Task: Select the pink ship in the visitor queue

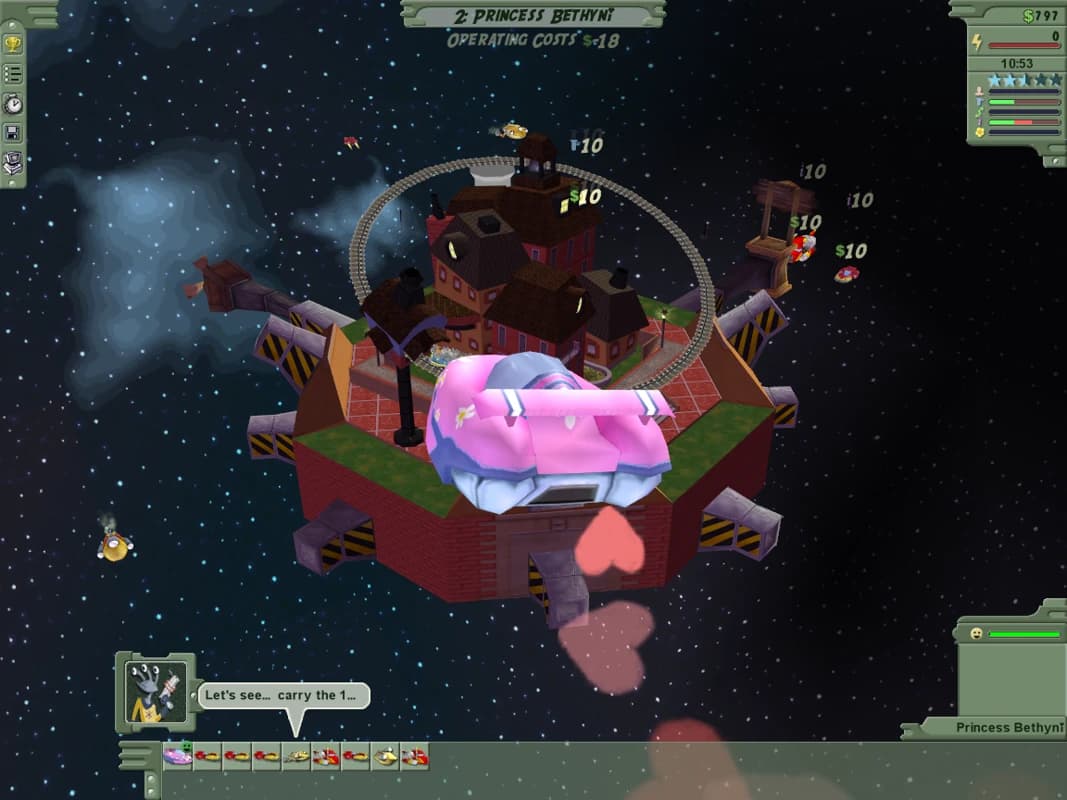Action: coord(178,756)
